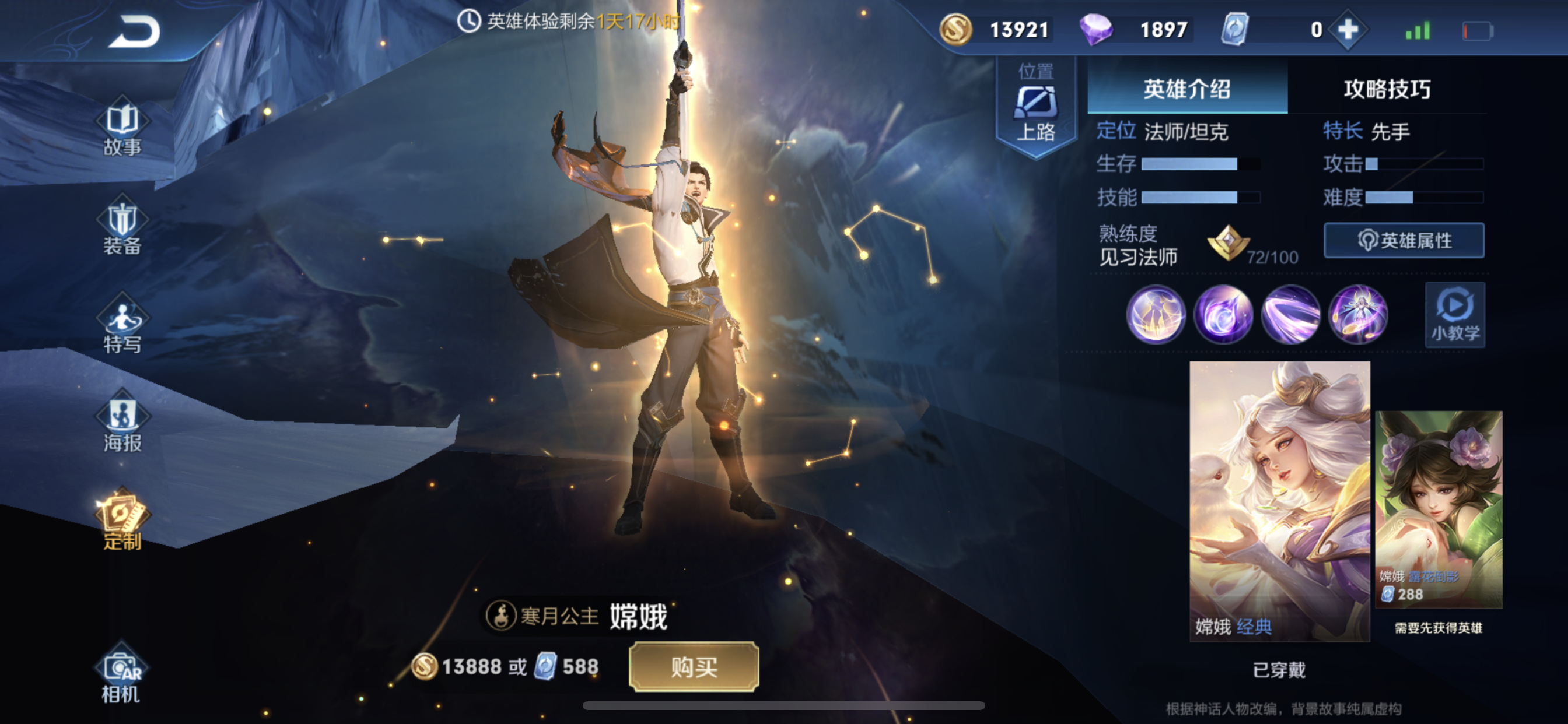Go back using the return arrow
This screenshot has height=724, width=1568.
[135, 31]
